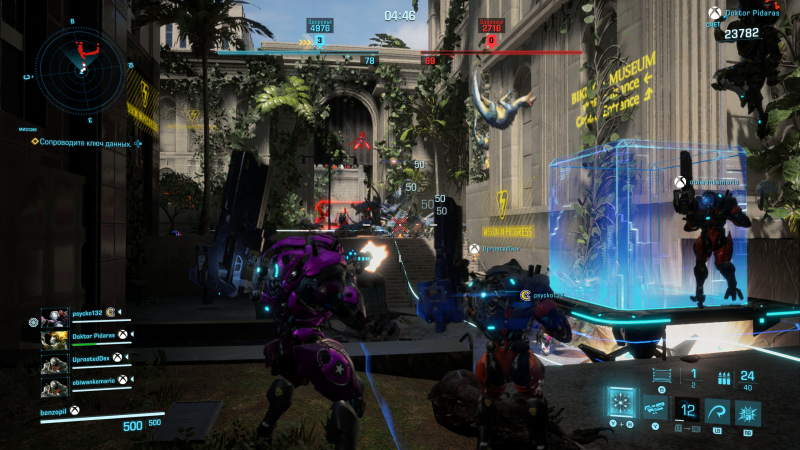Activate the glowing starburst ultimate ability
The width and height of the screenshot is (800, 450).
click(620, 404)
